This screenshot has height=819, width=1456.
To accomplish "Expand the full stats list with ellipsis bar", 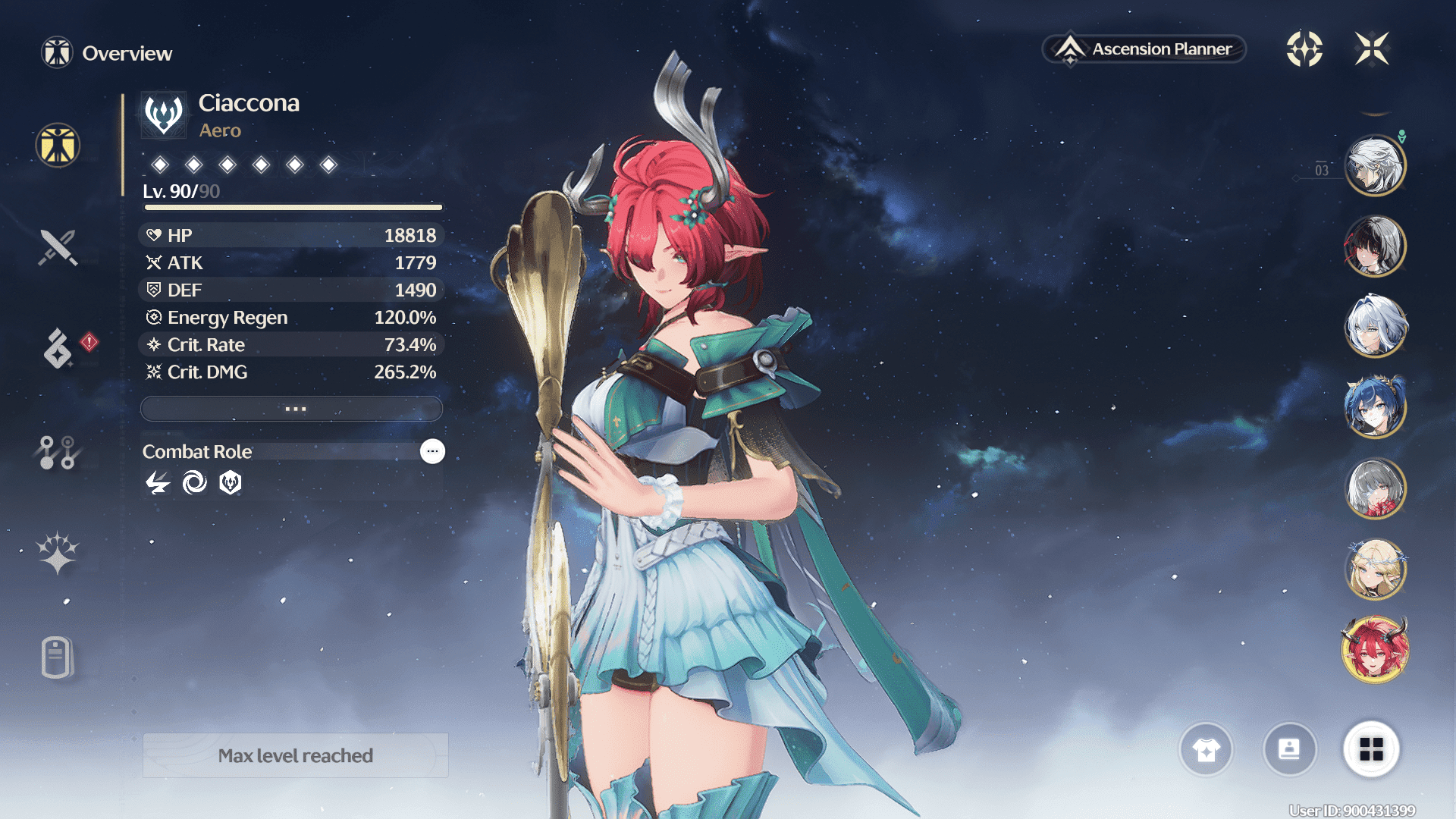I will [x=292, y=409].
